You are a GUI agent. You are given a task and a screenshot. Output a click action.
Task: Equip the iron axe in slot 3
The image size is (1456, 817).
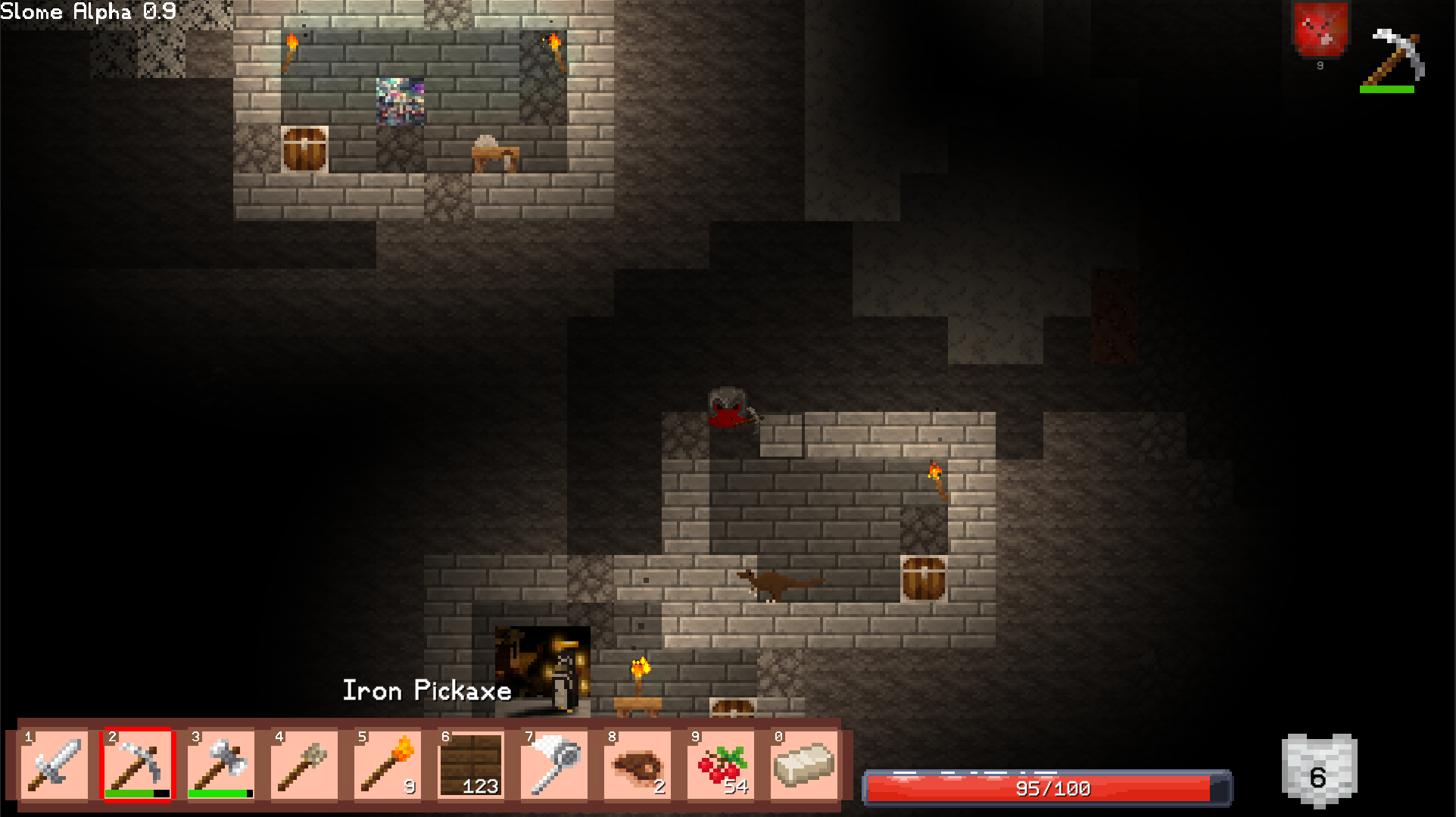coord(220,763)
